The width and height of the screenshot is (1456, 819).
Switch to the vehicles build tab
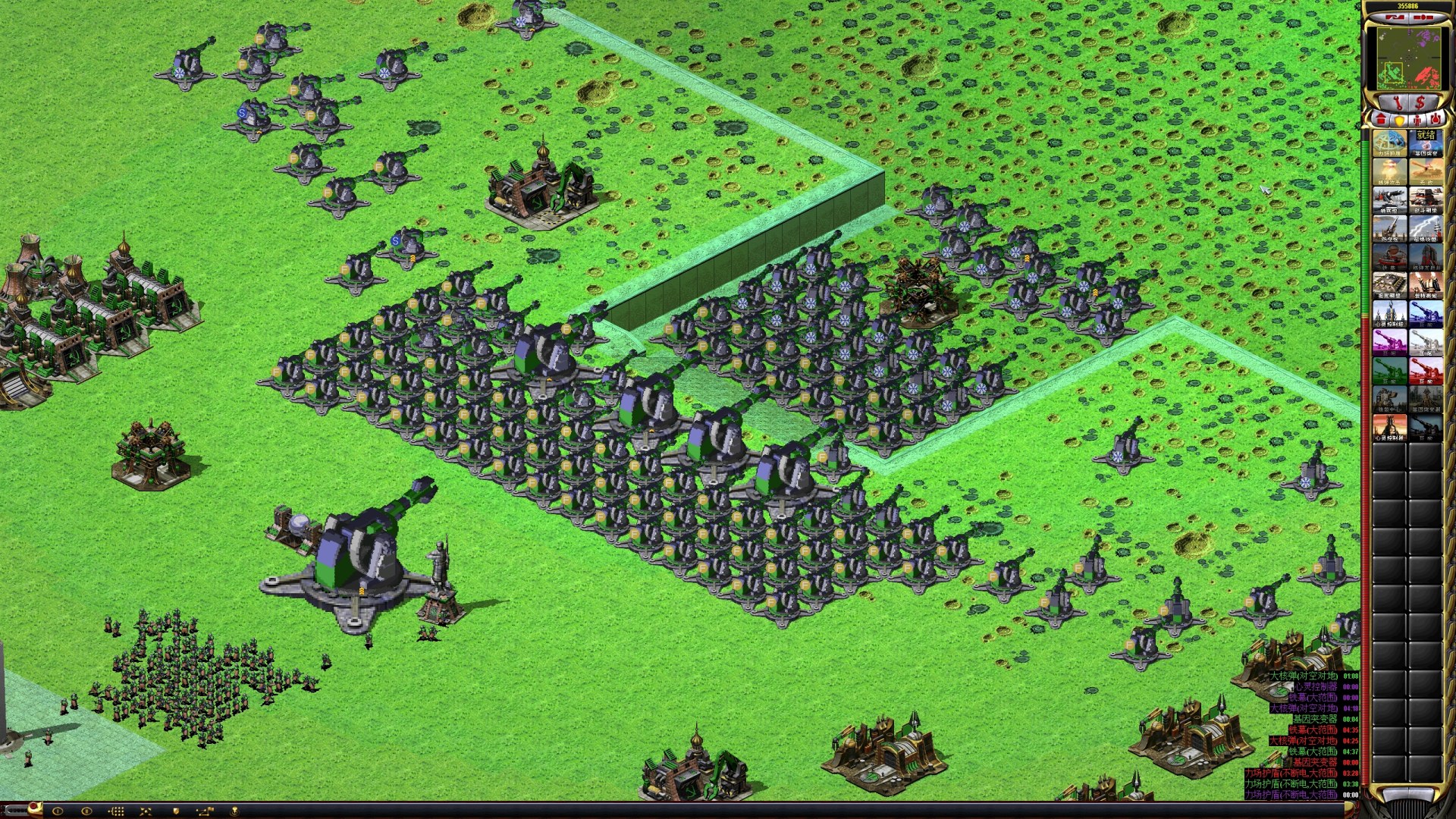click(1434, 120)
